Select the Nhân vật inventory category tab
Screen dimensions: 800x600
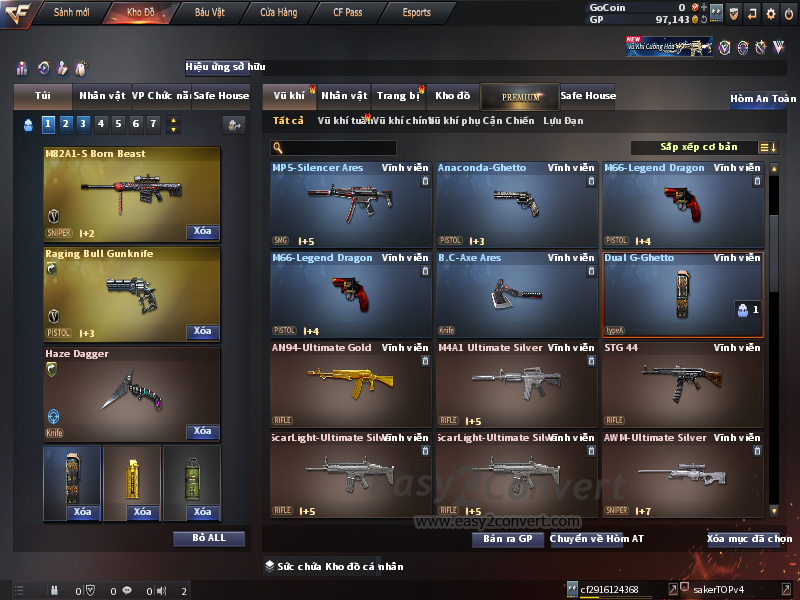(x=345, y=96)
